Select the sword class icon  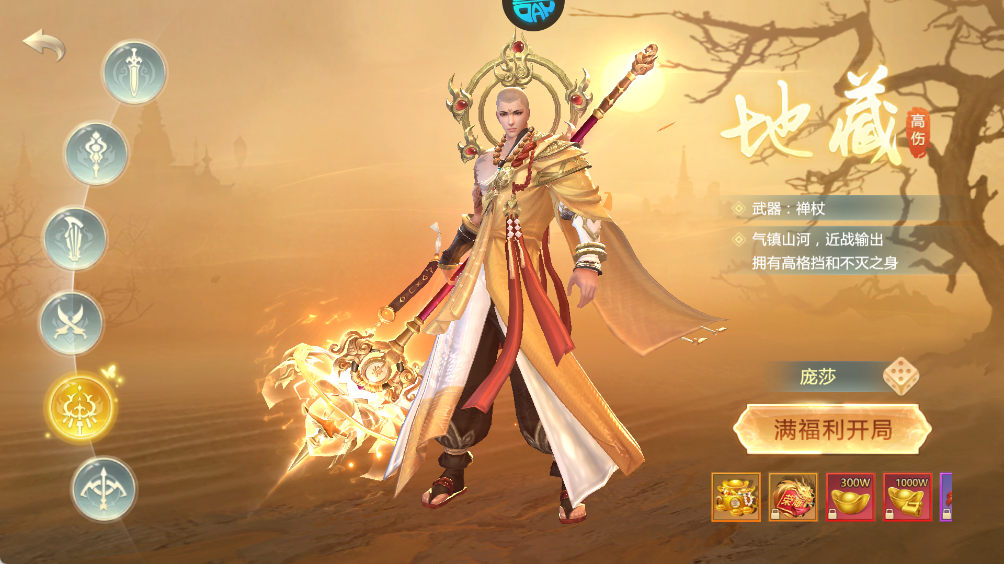(134, 72)
